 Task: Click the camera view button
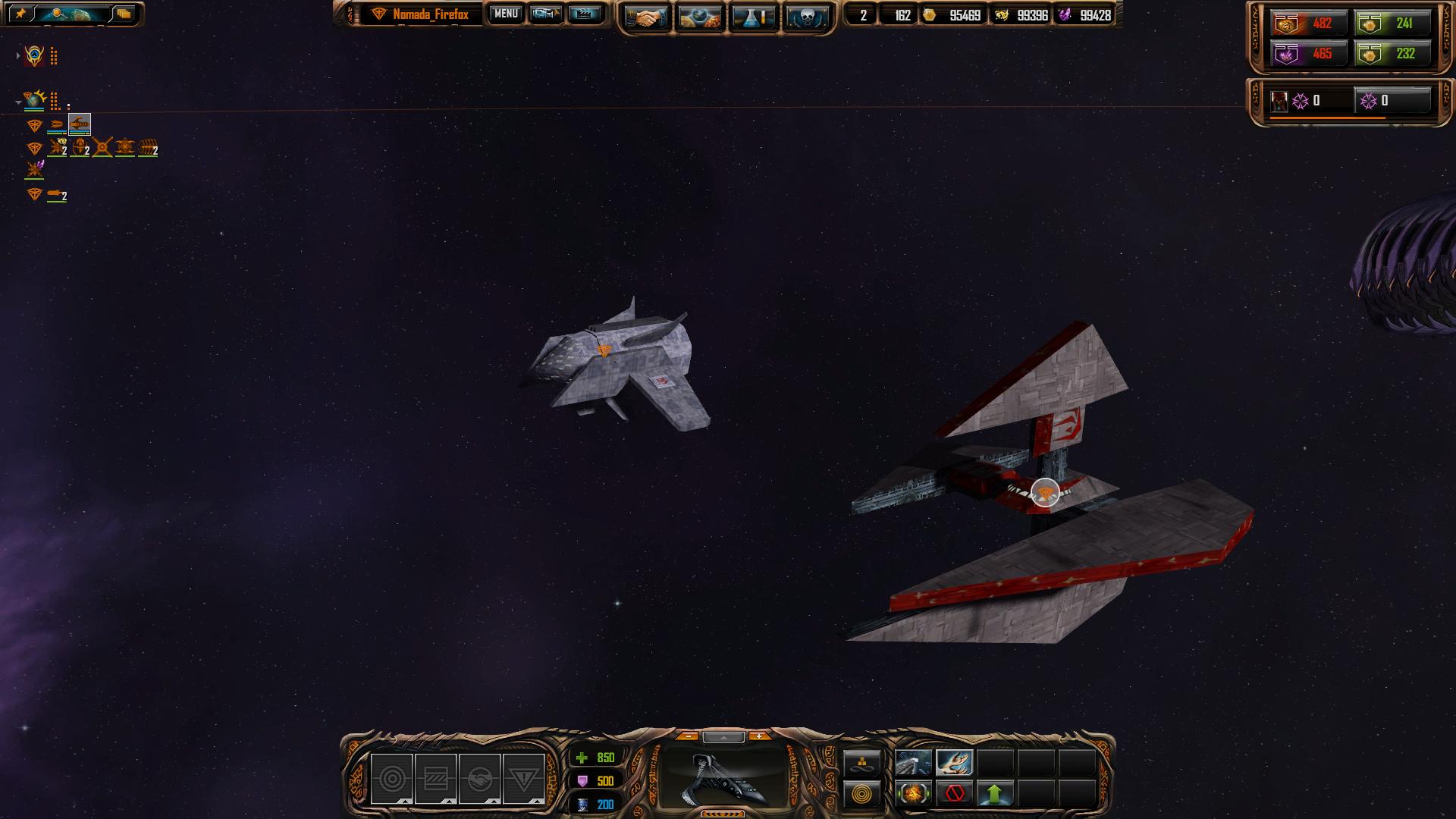545,14
